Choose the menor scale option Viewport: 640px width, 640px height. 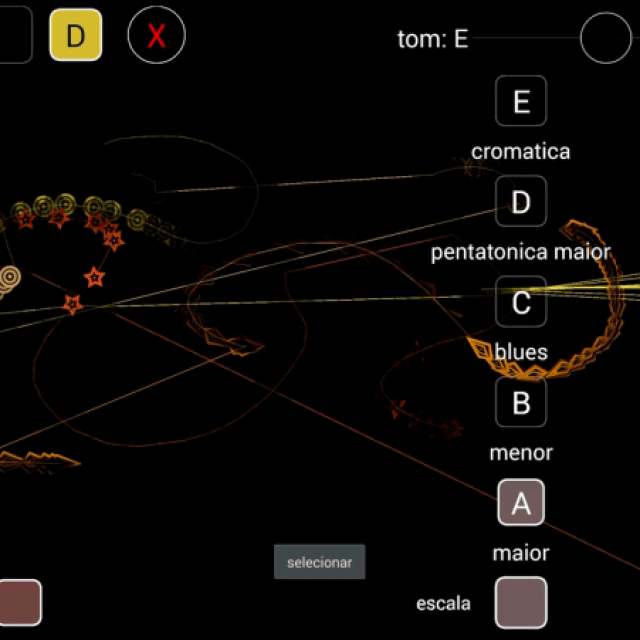521,452
